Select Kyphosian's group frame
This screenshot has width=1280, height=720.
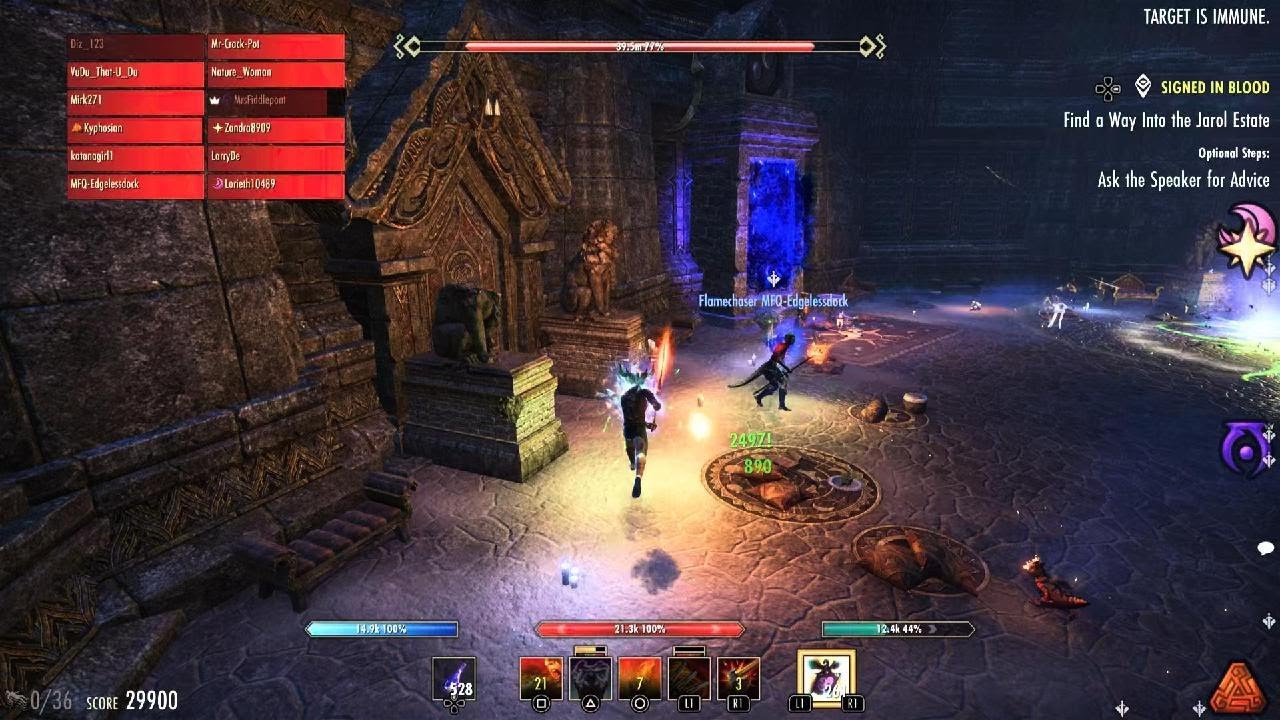pyautogui.click(x=135, y=129)
